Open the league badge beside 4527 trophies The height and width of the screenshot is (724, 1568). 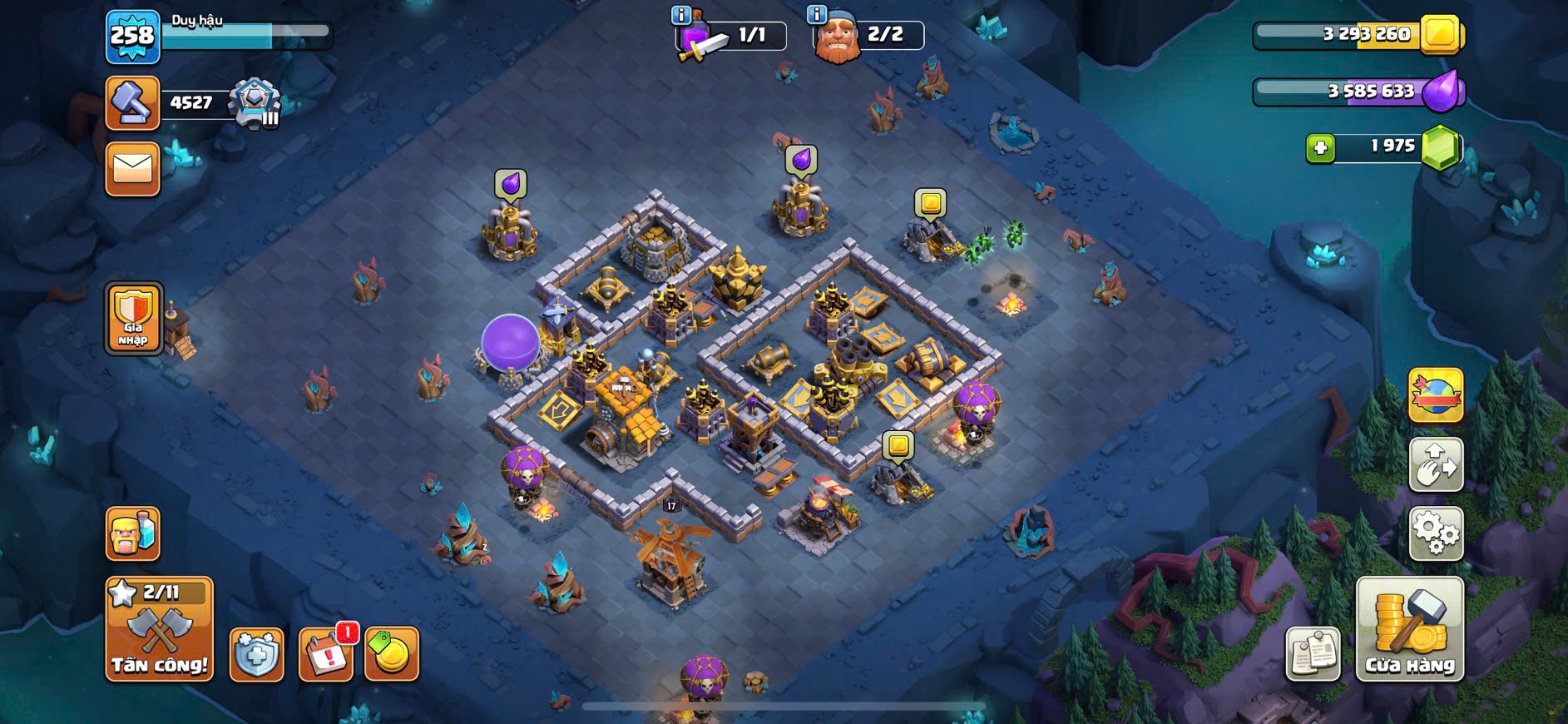(255, 103)
